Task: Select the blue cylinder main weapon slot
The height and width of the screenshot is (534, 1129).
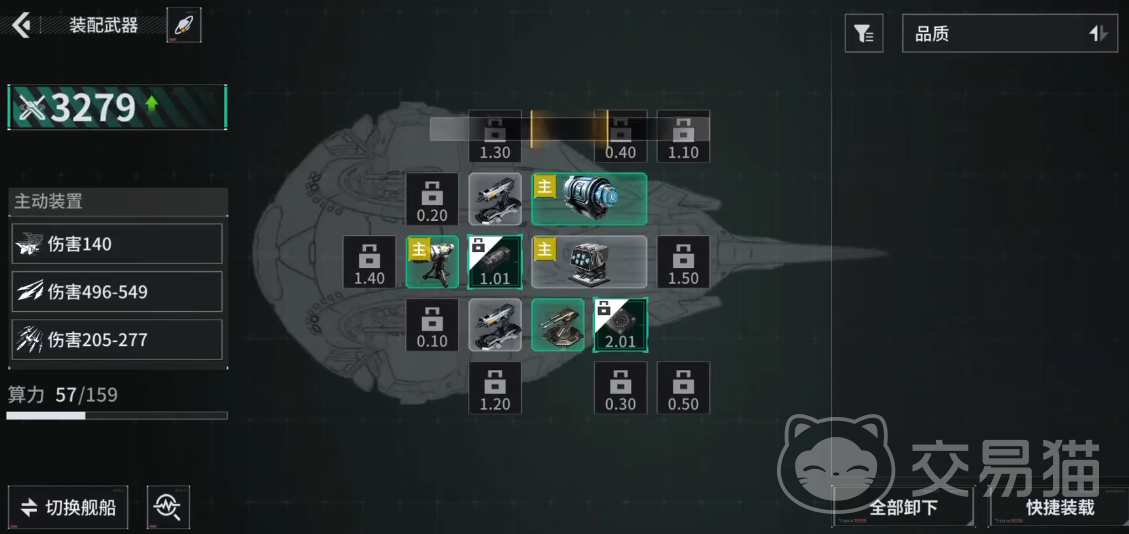Action: pyautogui.click(x=589, y=199)
